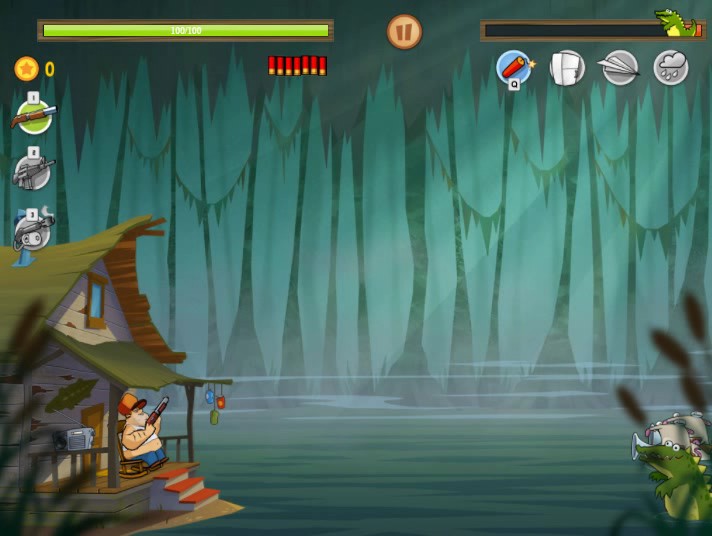The width and height of the screenshot is (712, 536).
Task: Switch to the assault rifle weapon
Action: point(33,172)
